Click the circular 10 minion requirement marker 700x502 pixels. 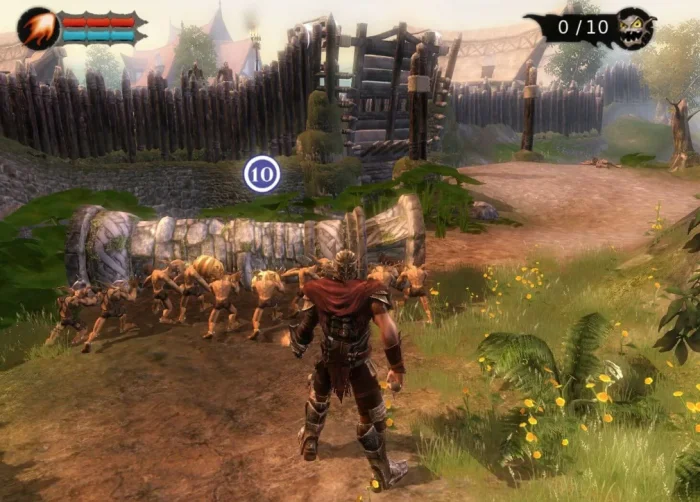coord(262,174)
